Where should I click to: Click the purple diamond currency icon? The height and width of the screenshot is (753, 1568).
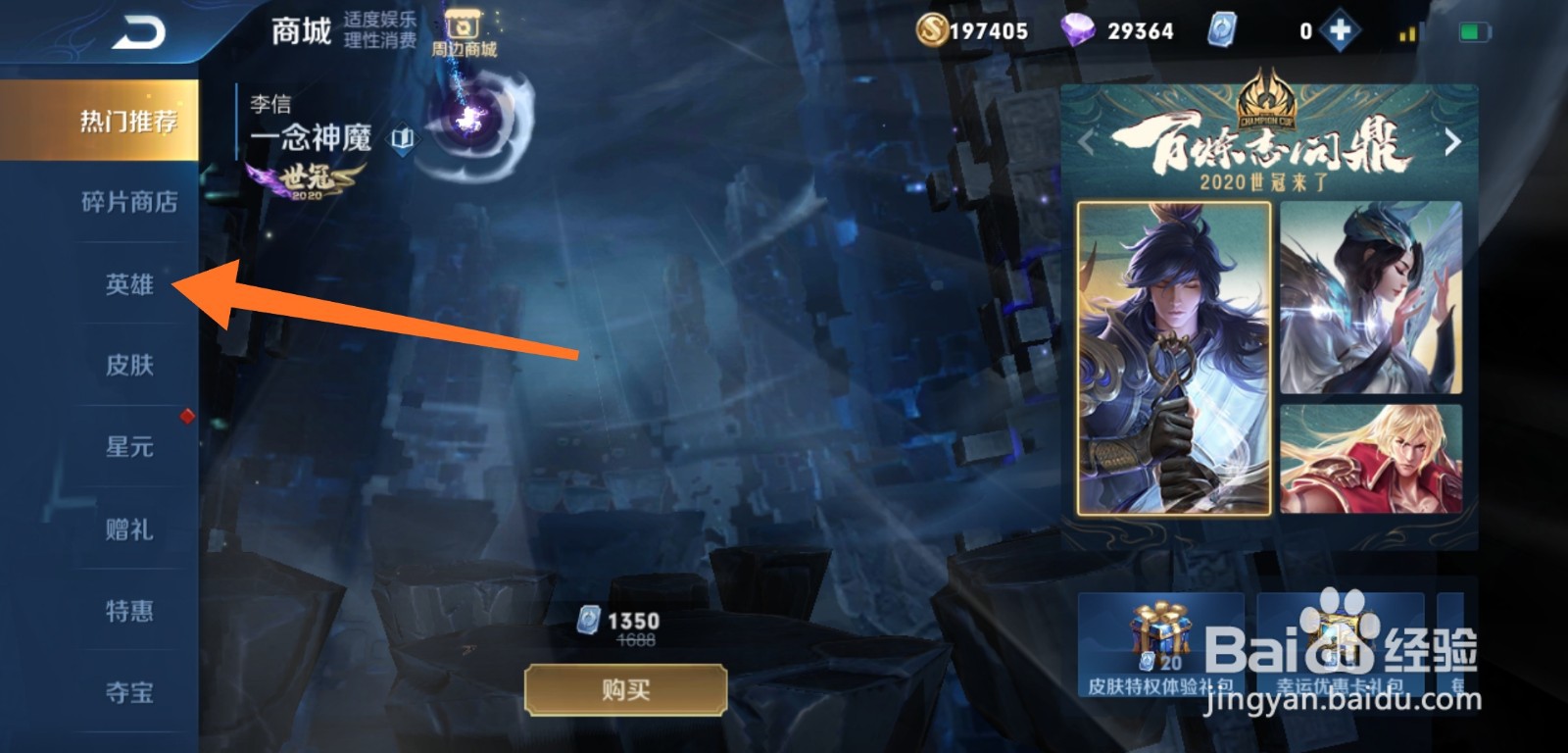click(1080, 29)
